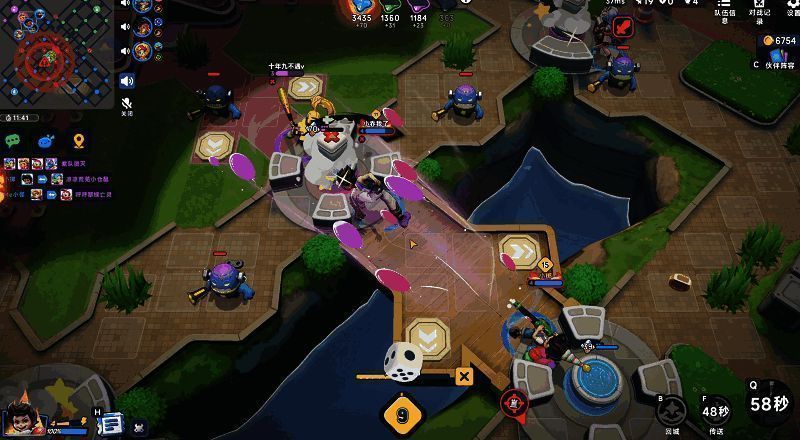The height and width of the screenshot is (440, 800).
Task: Toggle the white speaker voice button
Action: (127, 81)
